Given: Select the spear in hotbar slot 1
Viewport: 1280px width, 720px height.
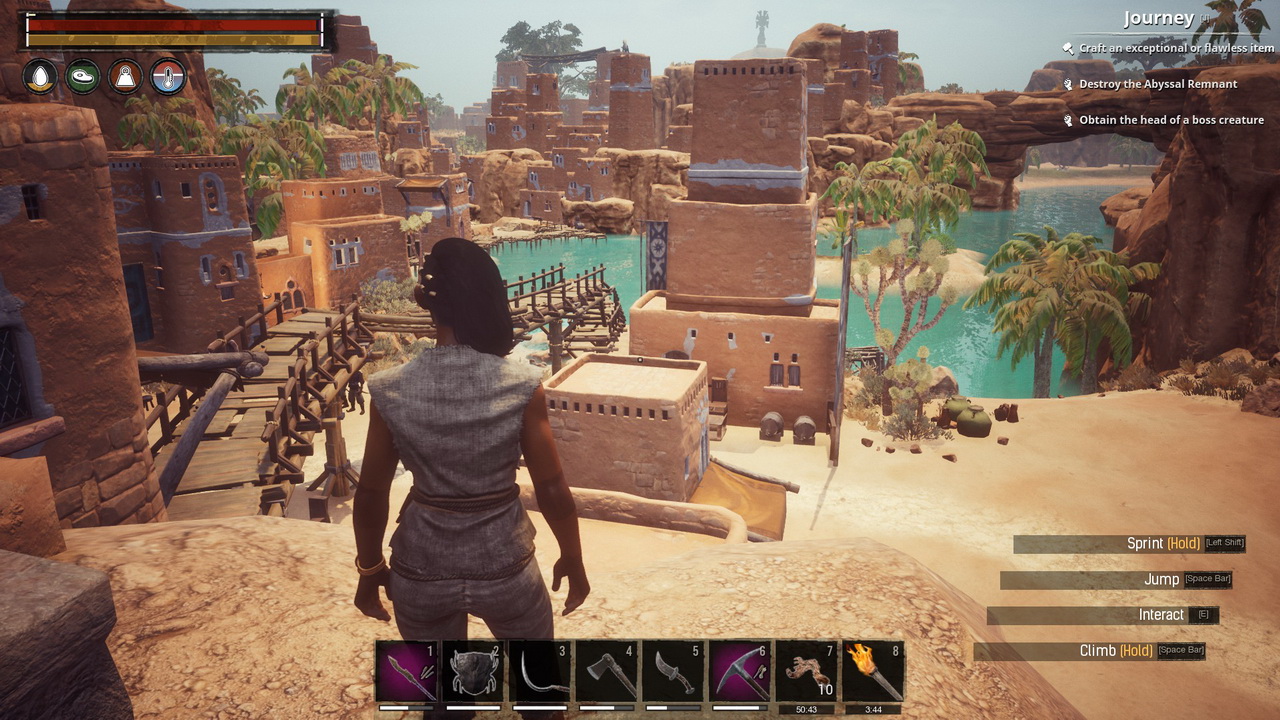Looking at the screenshot, I should coord(407,671).
